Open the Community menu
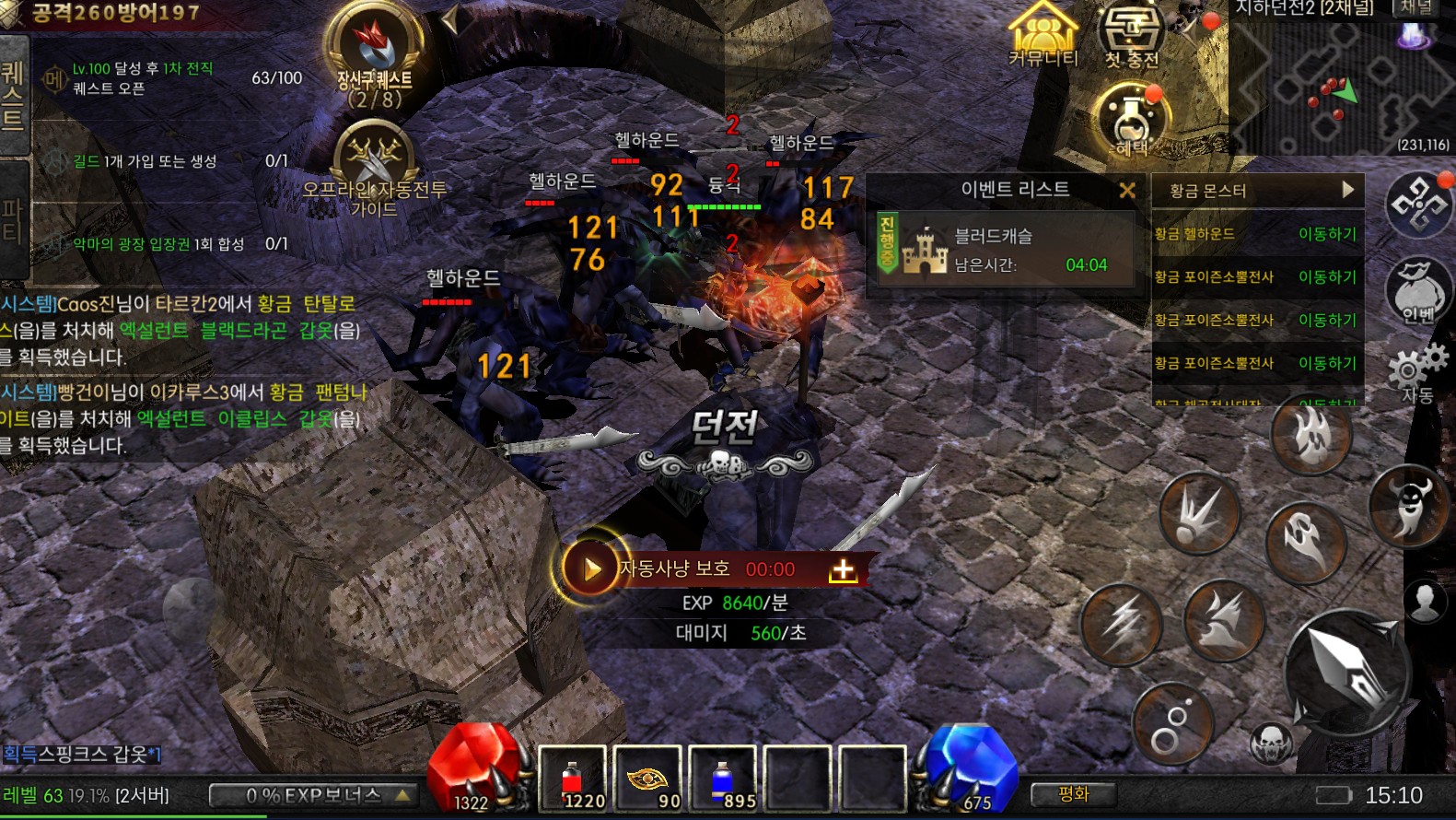The image size is (1456, 820). point(1042,35)
